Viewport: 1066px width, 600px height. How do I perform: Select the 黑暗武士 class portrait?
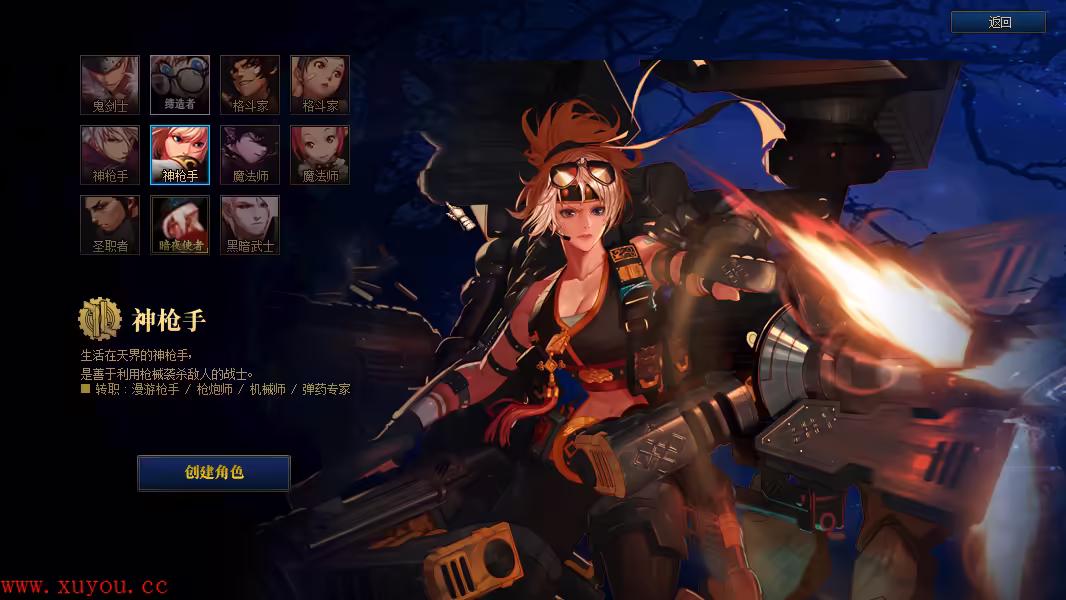pyautogui.click(x=250, y=225)
